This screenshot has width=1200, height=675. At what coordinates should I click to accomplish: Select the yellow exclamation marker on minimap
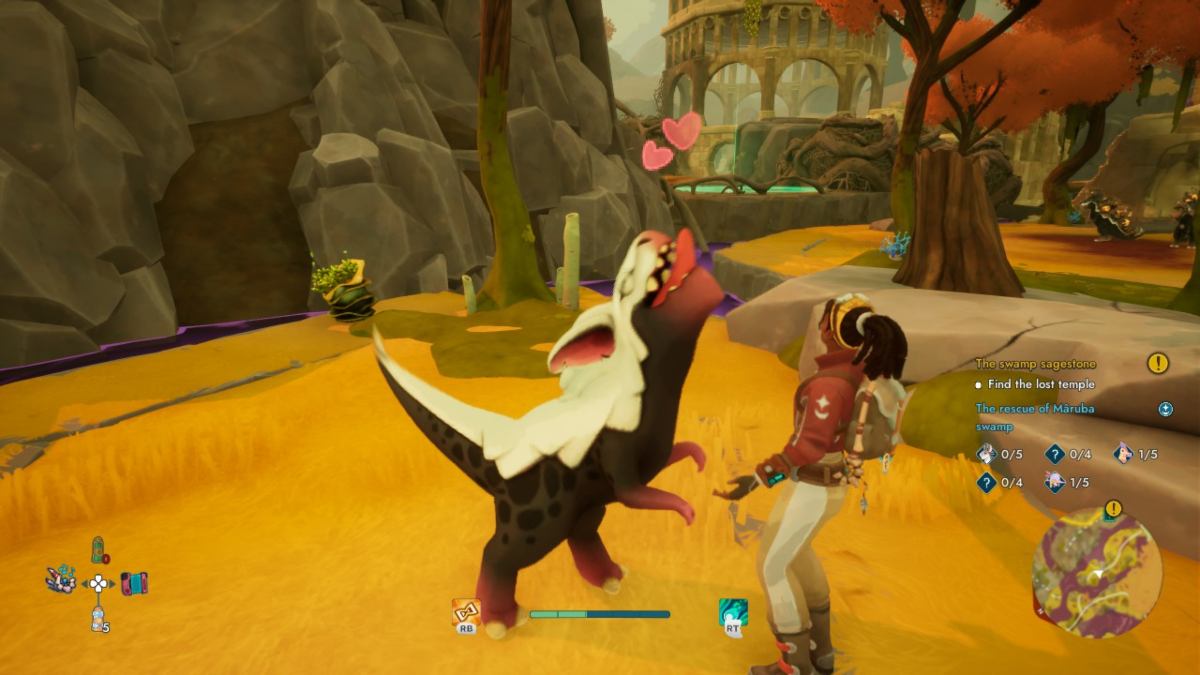(x=1113, y=508)
